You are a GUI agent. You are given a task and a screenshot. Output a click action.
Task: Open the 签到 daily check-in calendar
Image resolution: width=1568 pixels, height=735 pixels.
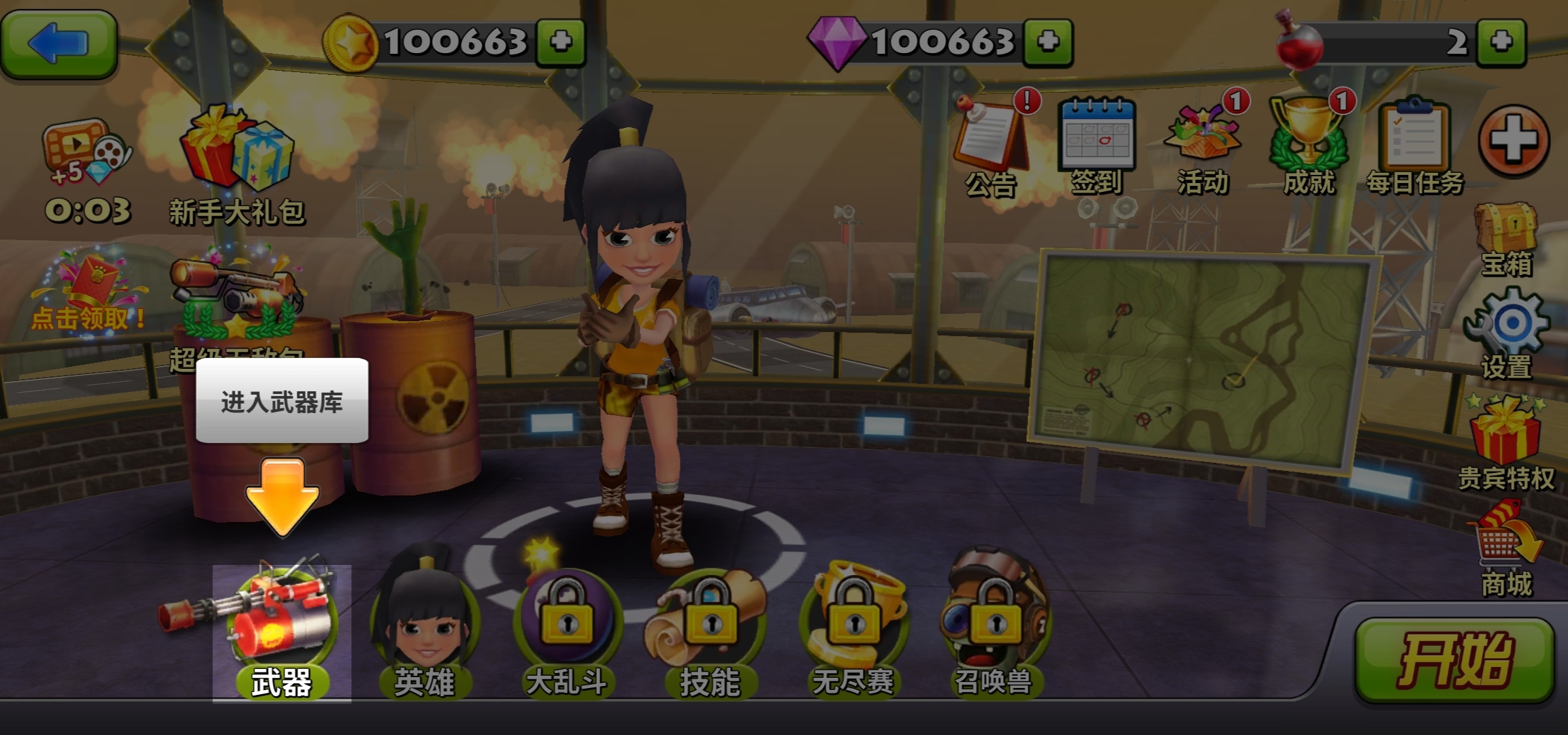point(1096,142)
